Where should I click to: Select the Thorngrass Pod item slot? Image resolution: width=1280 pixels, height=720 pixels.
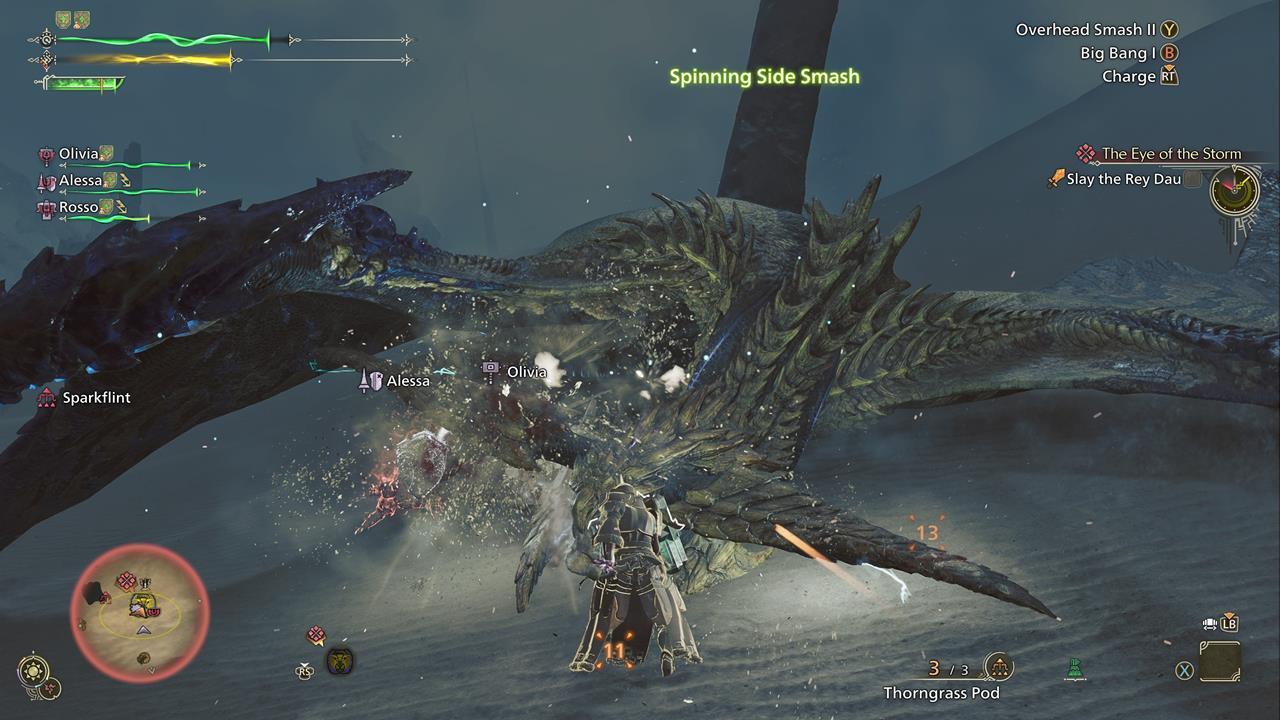tap(997, 667)
